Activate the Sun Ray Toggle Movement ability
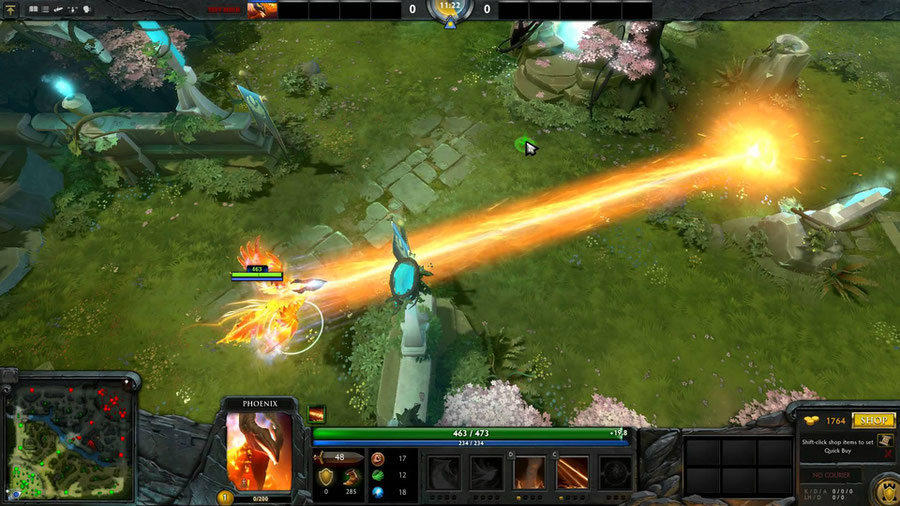900x506 pixels. [x=572, y=472]
